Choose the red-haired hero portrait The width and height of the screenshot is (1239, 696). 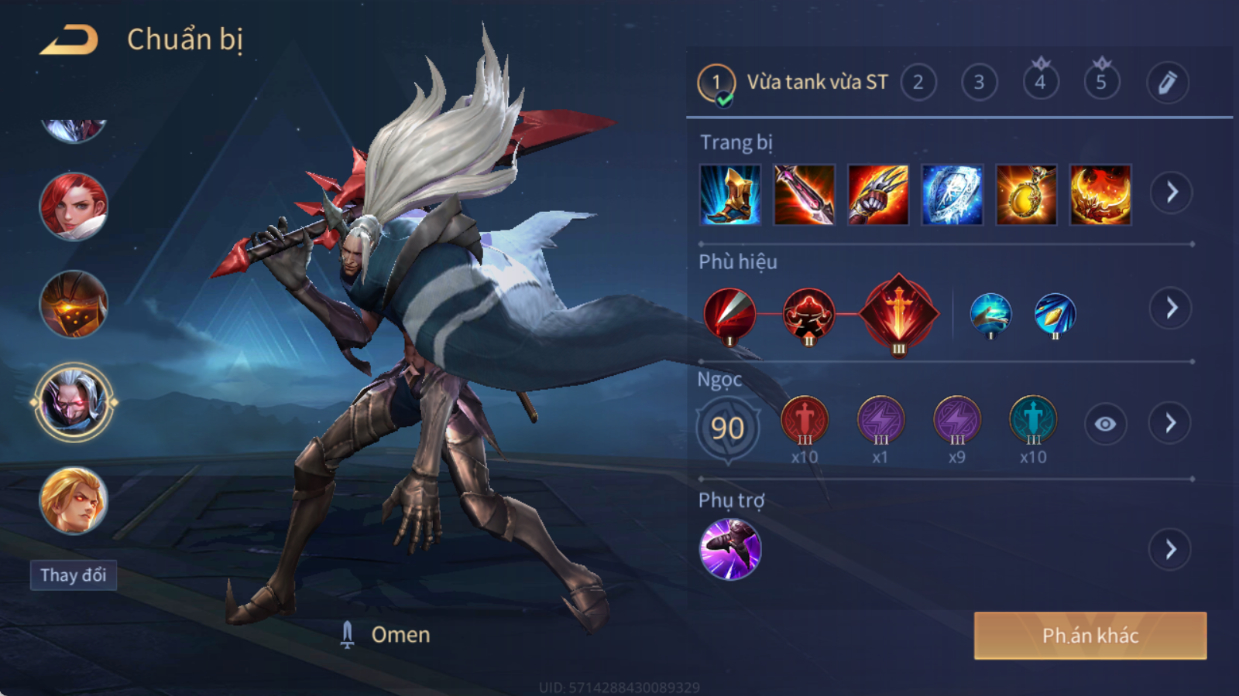coord(74,207)
